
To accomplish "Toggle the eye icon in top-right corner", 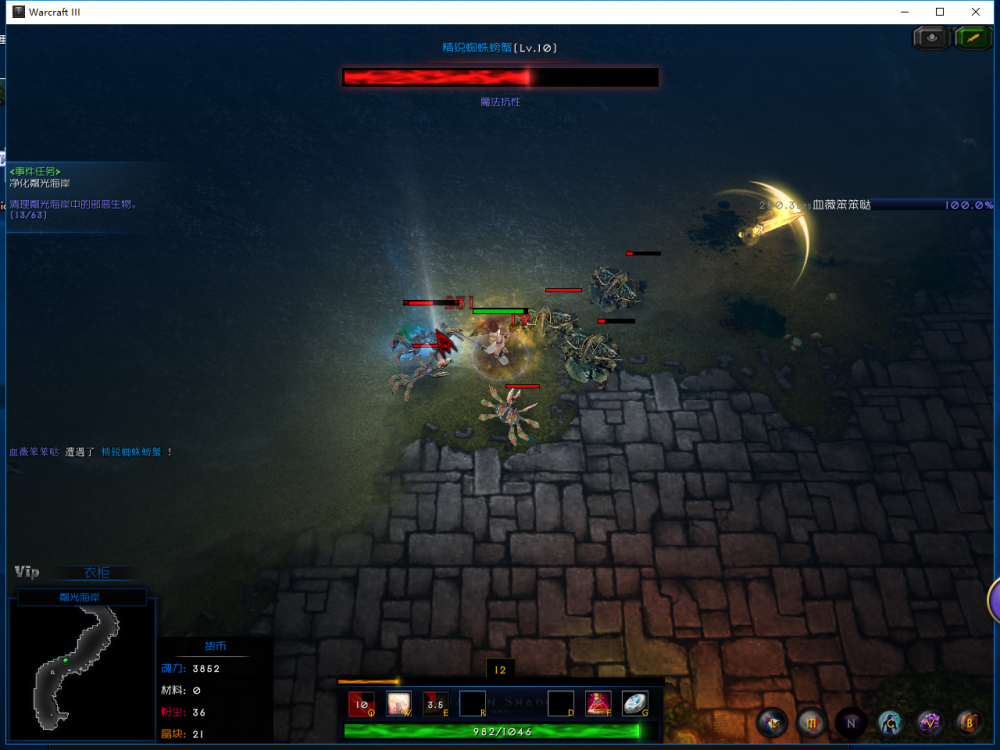I will tap(931, 38).
